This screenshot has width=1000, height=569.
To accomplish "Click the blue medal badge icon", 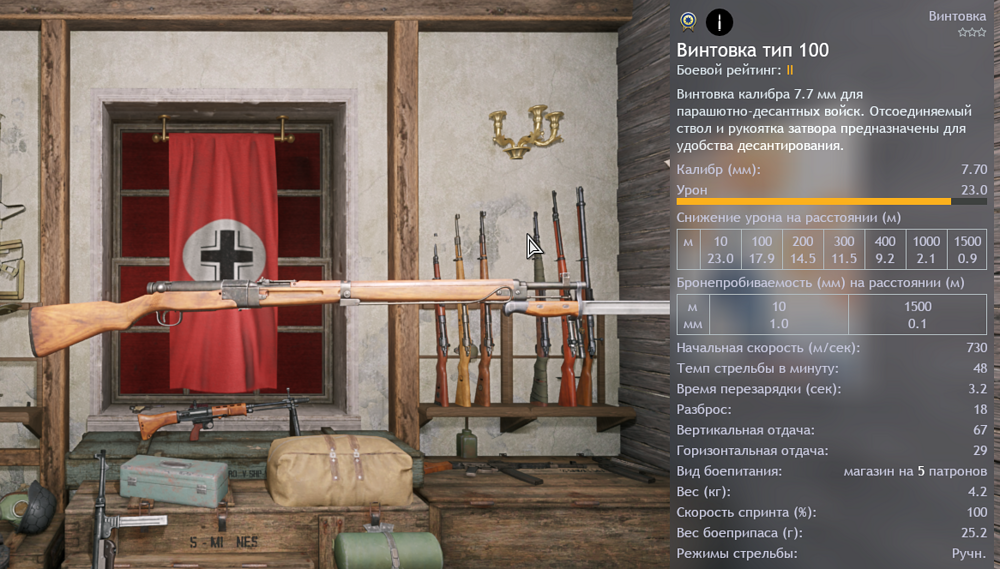I will click(x=687, y=20).
